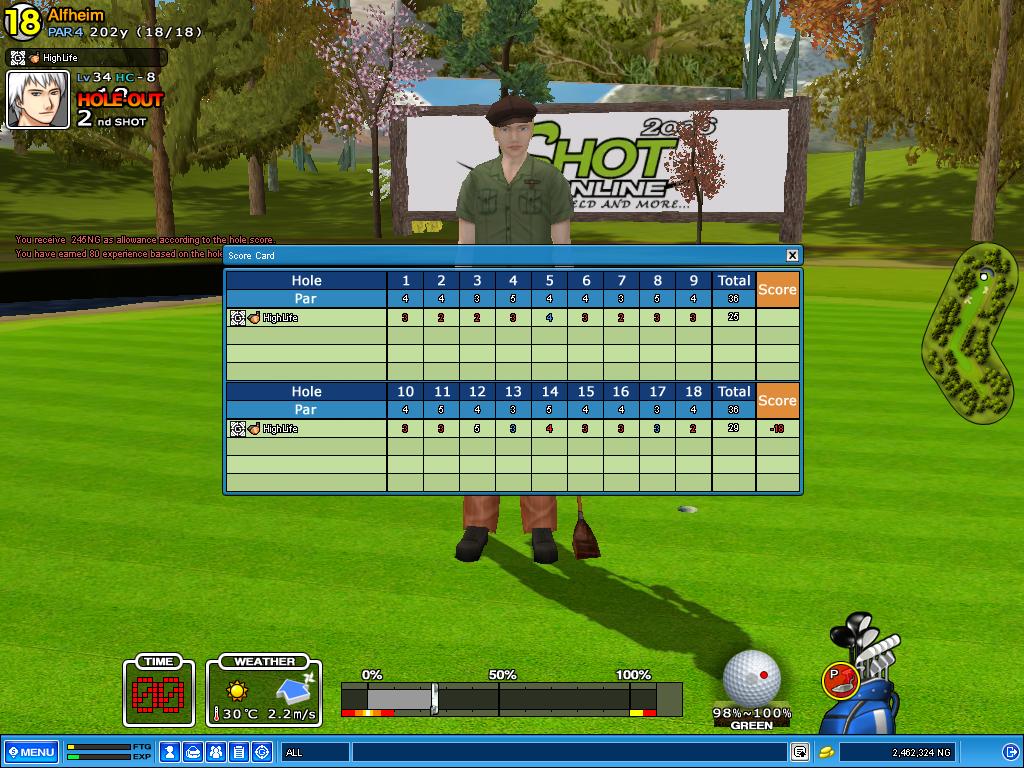Viewport: 1024px width, 768px height.
Task: Select the ALL chat channel box
Action: pyautogui.click(x=315, y=752)
